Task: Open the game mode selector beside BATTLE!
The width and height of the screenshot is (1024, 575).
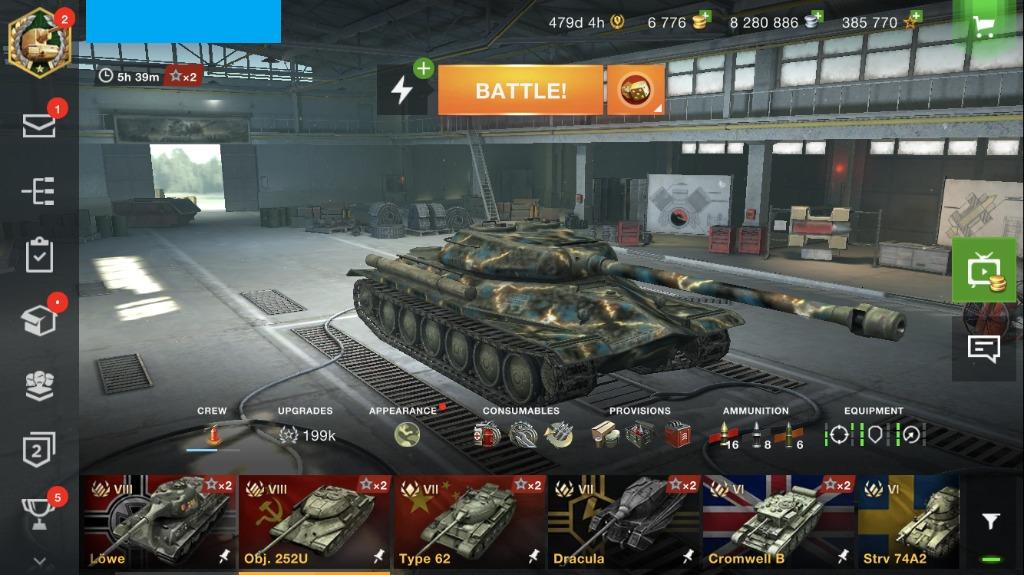Action: pyautogui.click(x=635, y=91)
